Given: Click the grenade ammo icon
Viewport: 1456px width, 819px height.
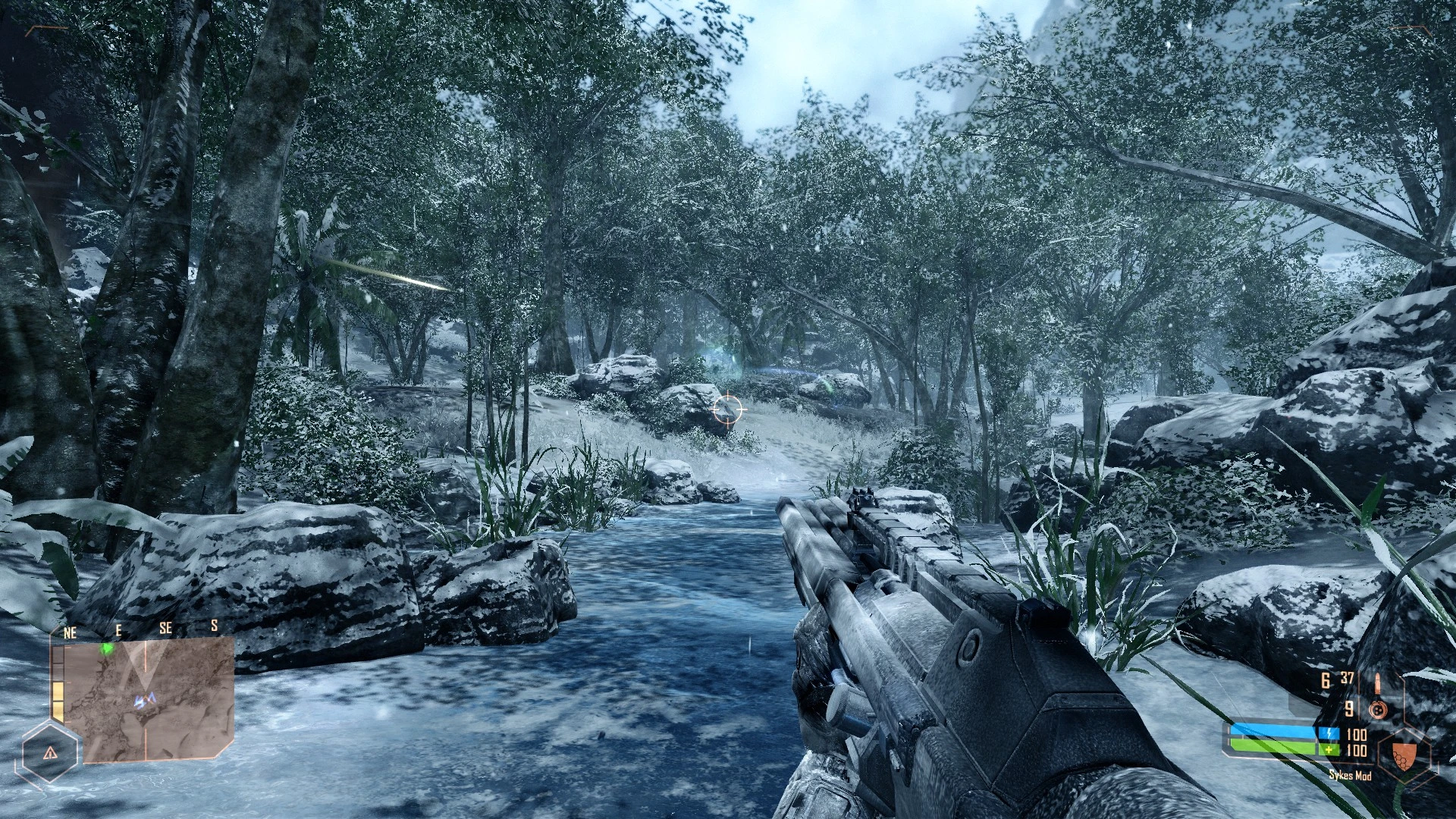Looking at the screenshot, I should [1379, 709].
